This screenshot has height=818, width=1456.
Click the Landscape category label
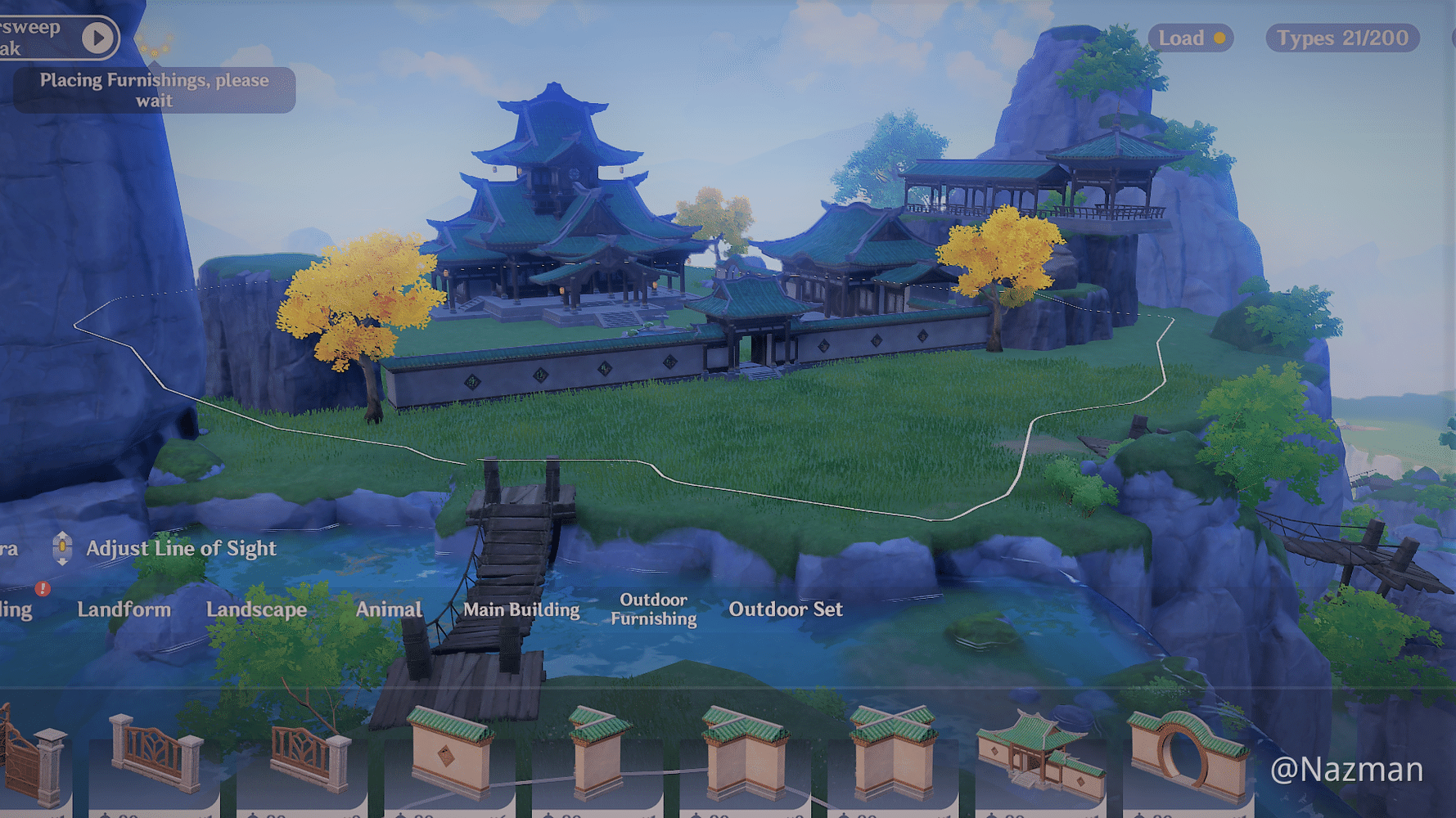point(257,609)
